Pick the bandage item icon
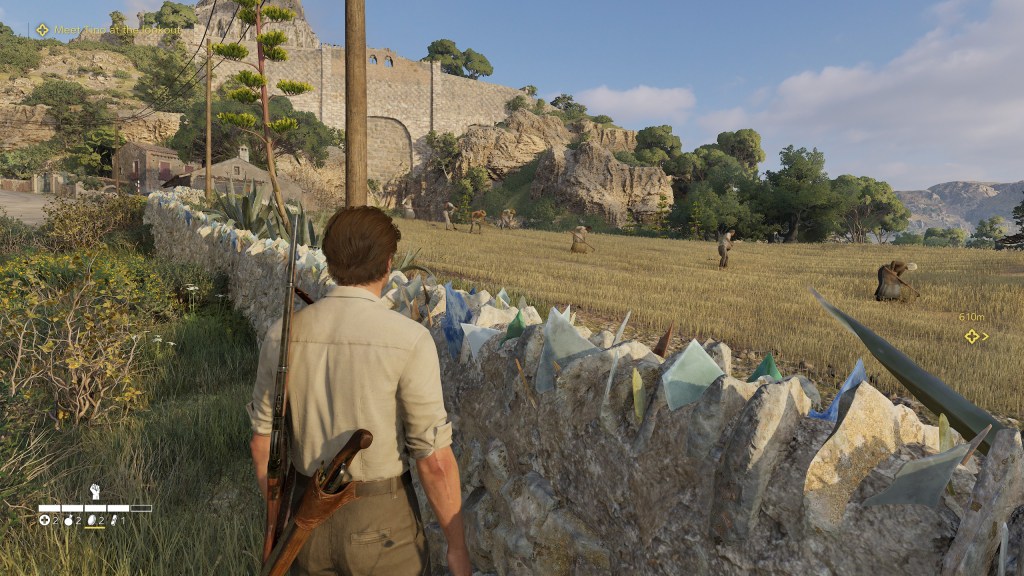 pos(114,521)
